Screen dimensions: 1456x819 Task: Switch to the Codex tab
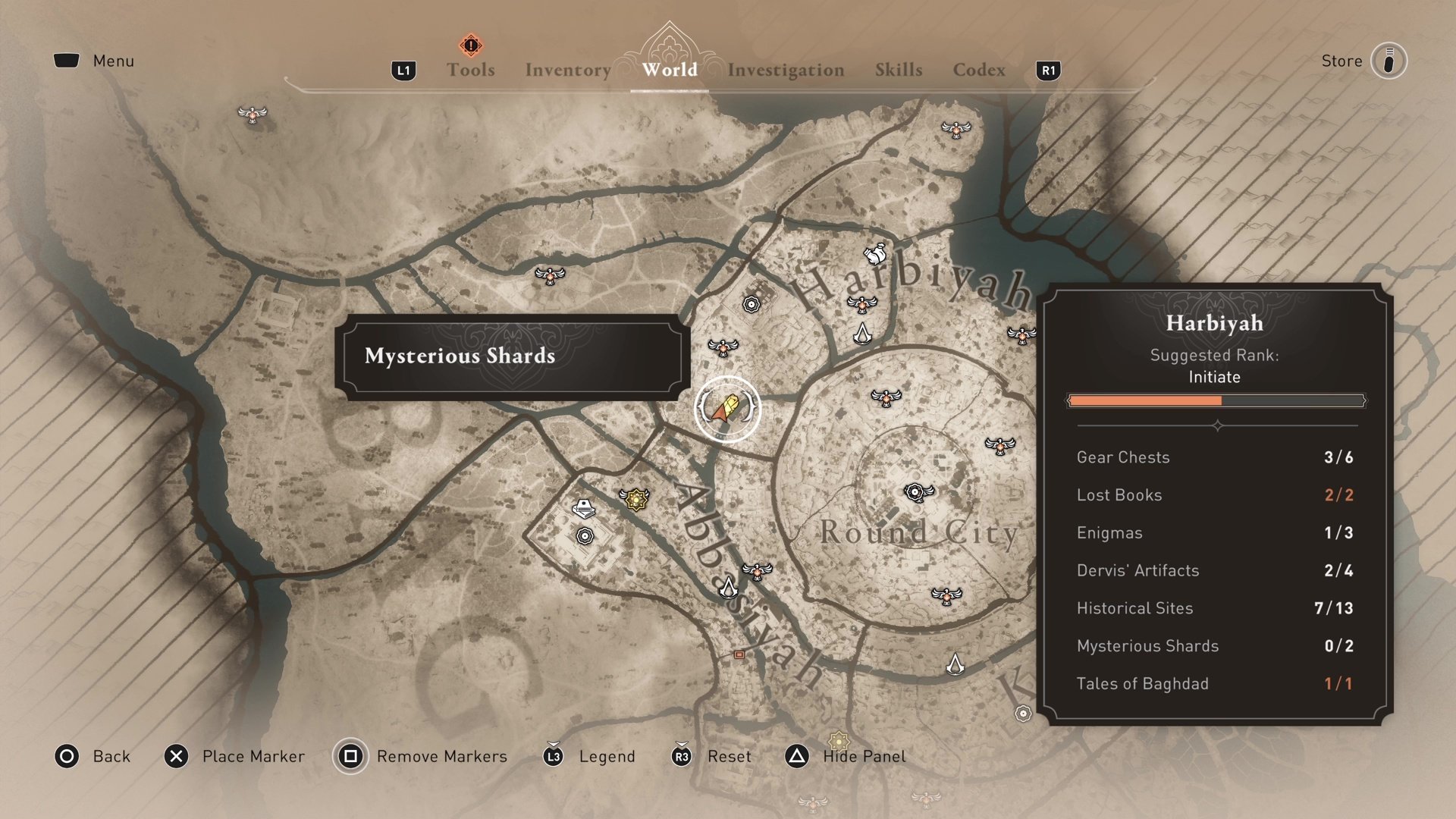(979, 70)
